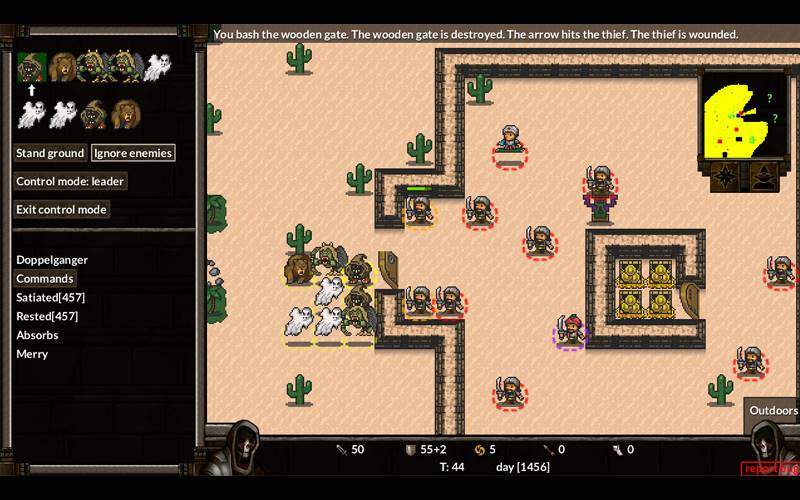Click the wizard hat silhouette button
The height and width of the screenshot is (500, 800).
[764, 177]
